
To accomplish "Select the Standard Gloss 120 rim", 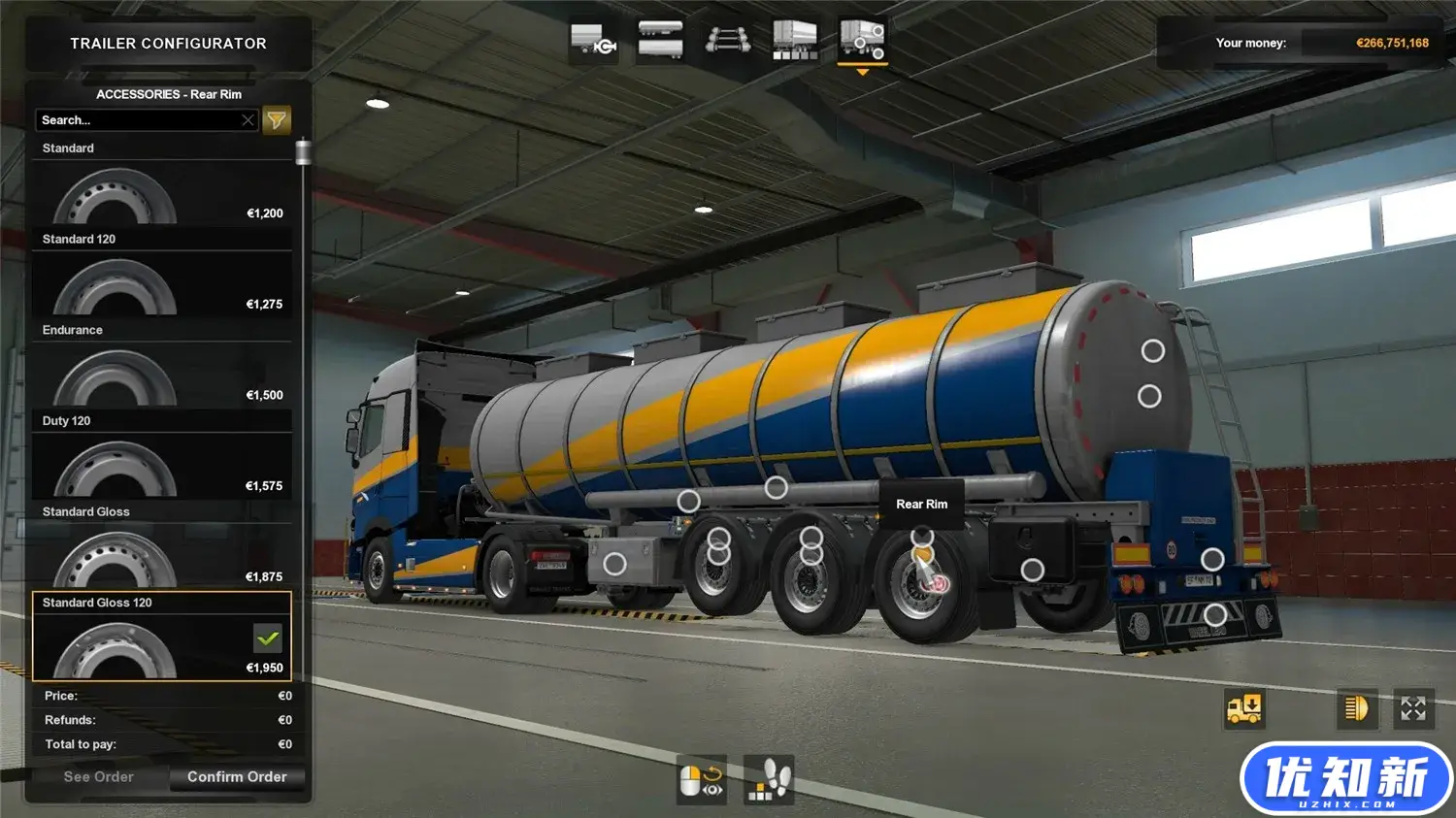I will [161, 647].
